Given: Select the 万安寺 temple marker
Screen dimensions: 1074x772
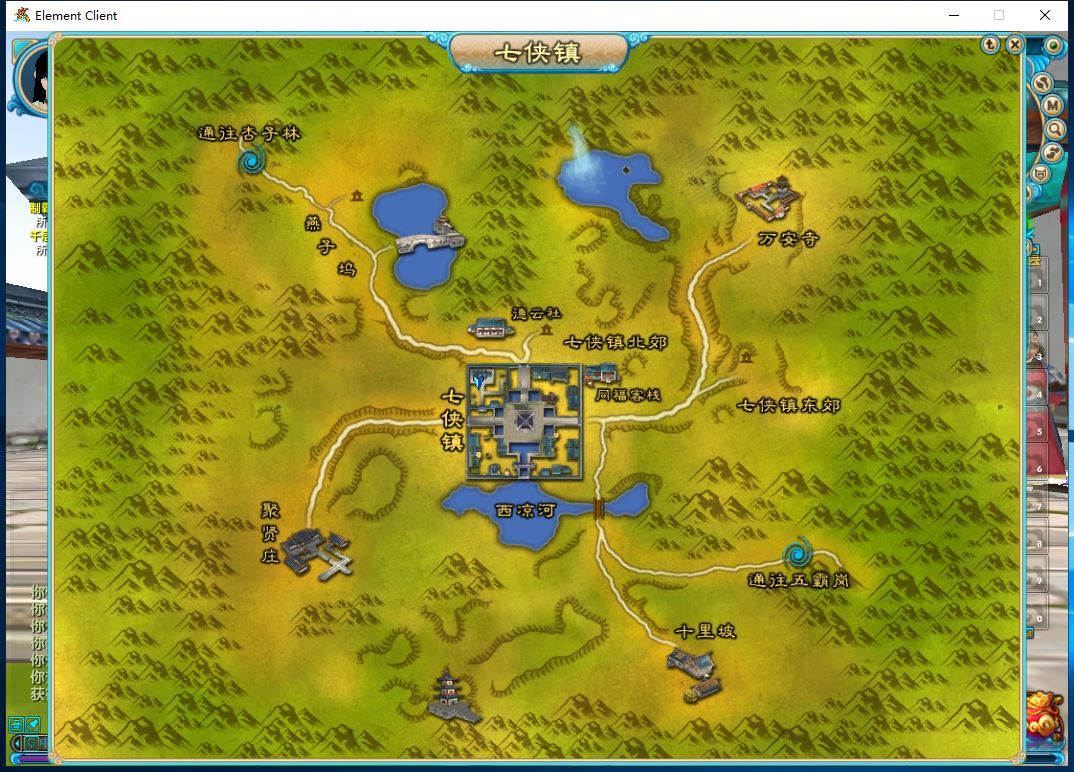Looking at the screenshot, I should (770, 198).
